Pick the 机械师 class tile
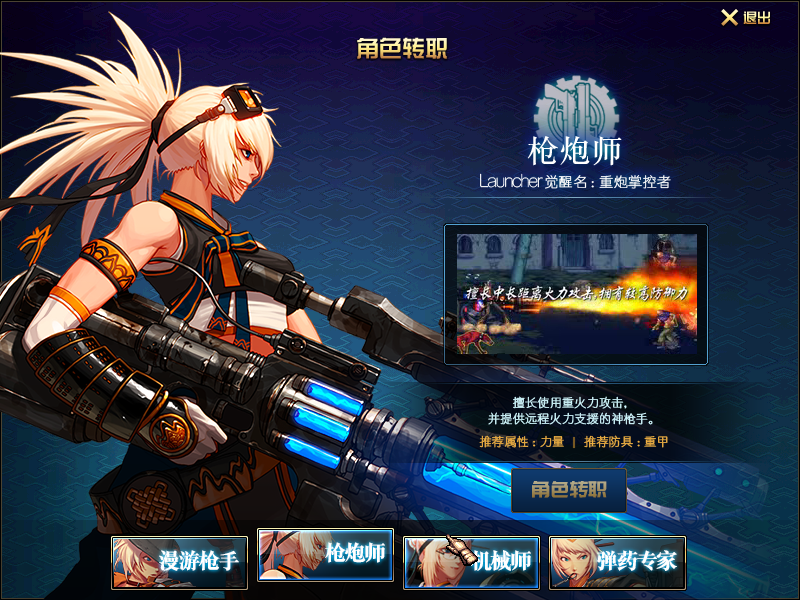Viewport: 800px width, 600px height. click(x=472, y=561)
